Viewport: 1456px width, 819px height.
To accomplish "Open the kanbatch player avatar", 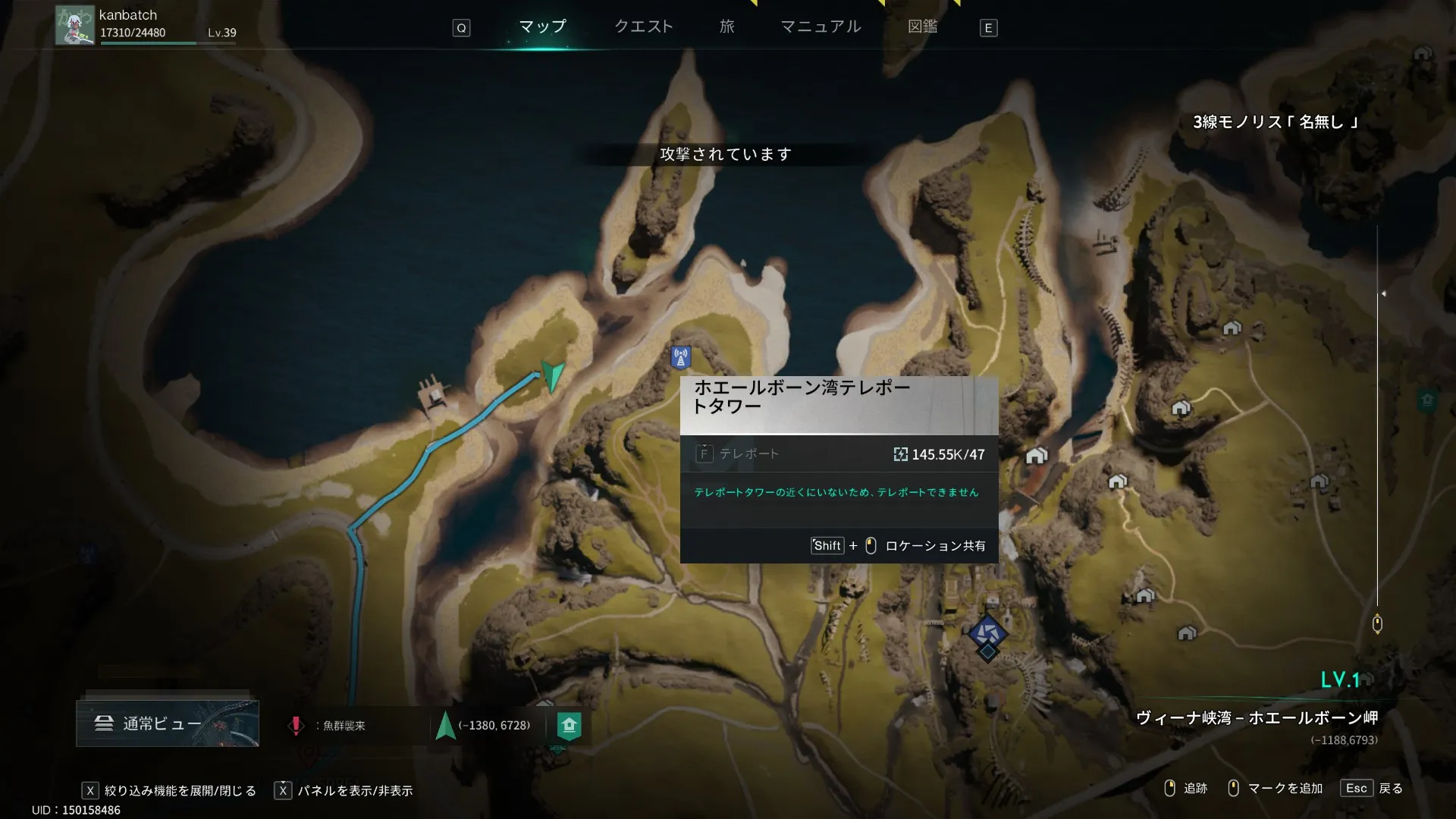I will [74, 25].
